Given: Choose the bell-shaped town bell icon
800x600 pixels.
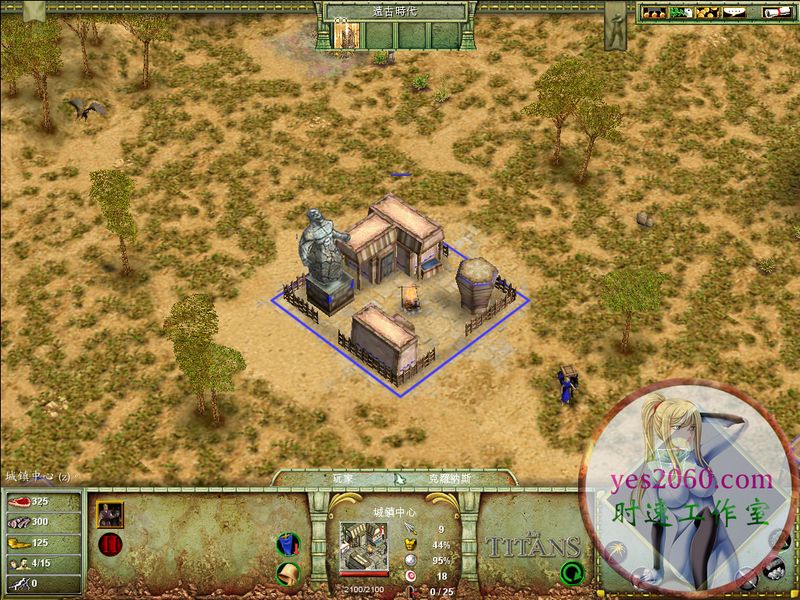Looking at the screenshot, I should 289,574.
